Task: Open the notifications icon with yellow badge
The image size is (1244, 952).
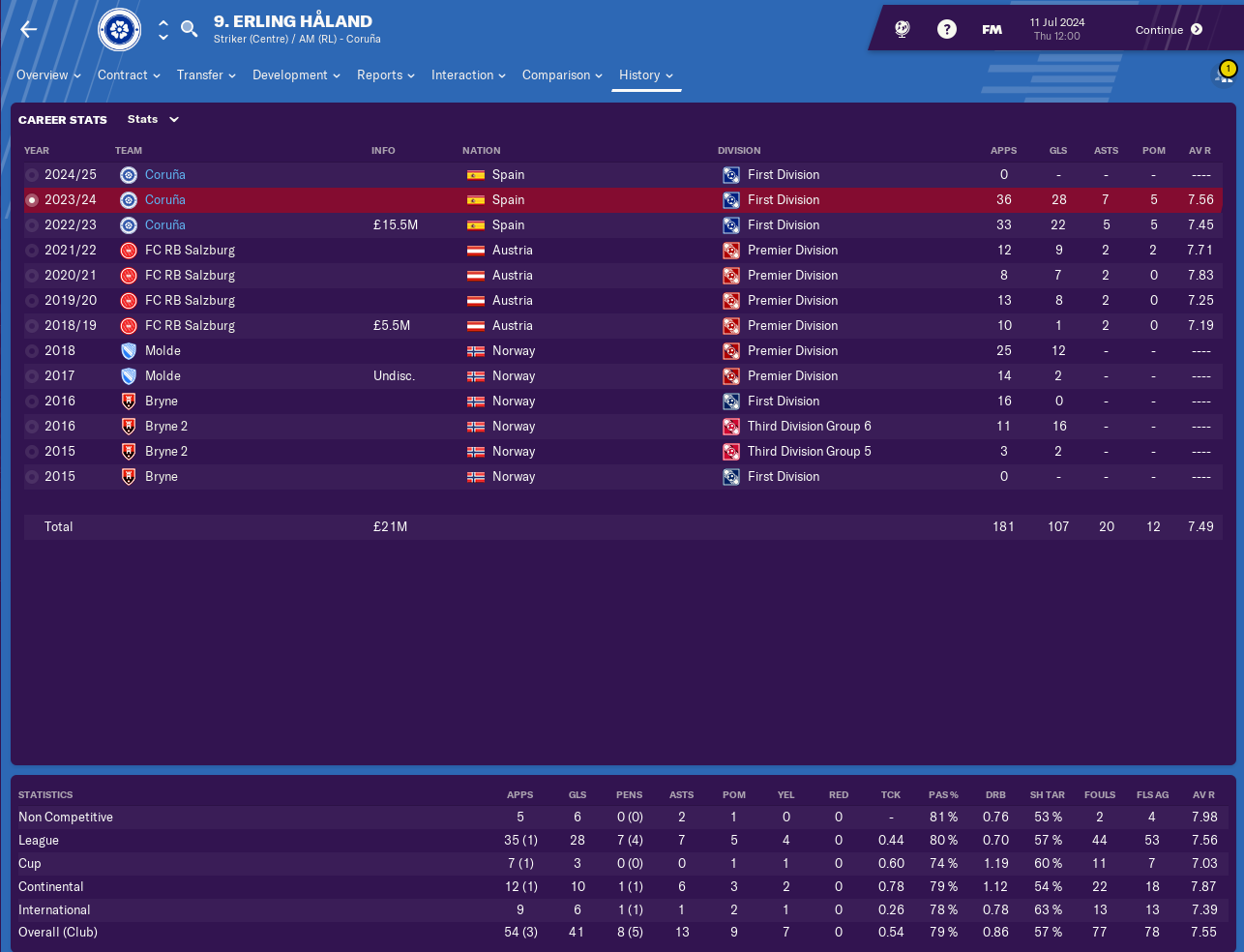Action: [x=1224, y=74]
